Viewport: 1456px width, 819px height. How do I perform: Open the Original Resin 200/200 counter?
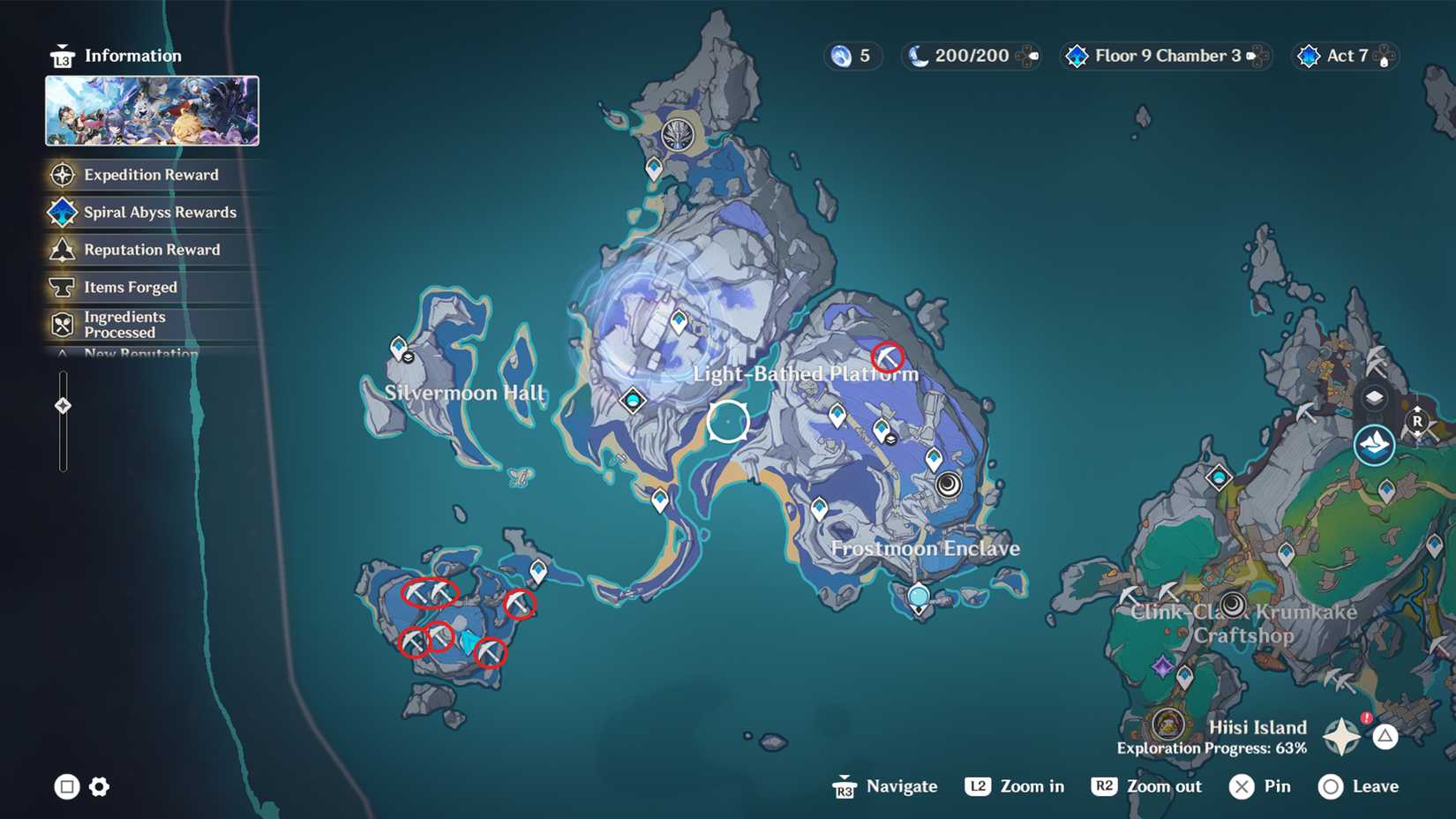point(971,55)
